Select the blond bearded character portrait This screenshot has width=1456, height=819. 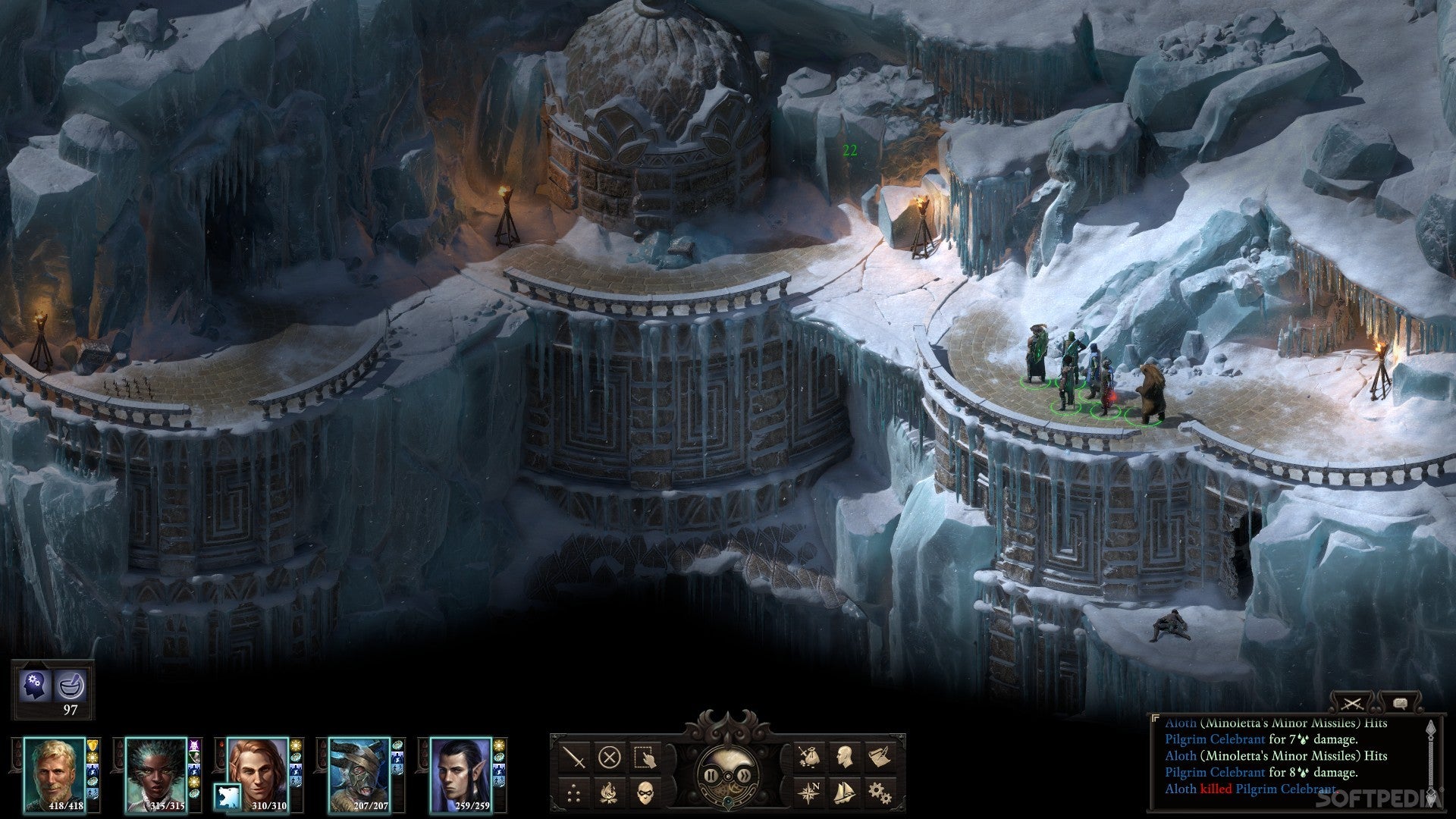[x=54, y=775]
